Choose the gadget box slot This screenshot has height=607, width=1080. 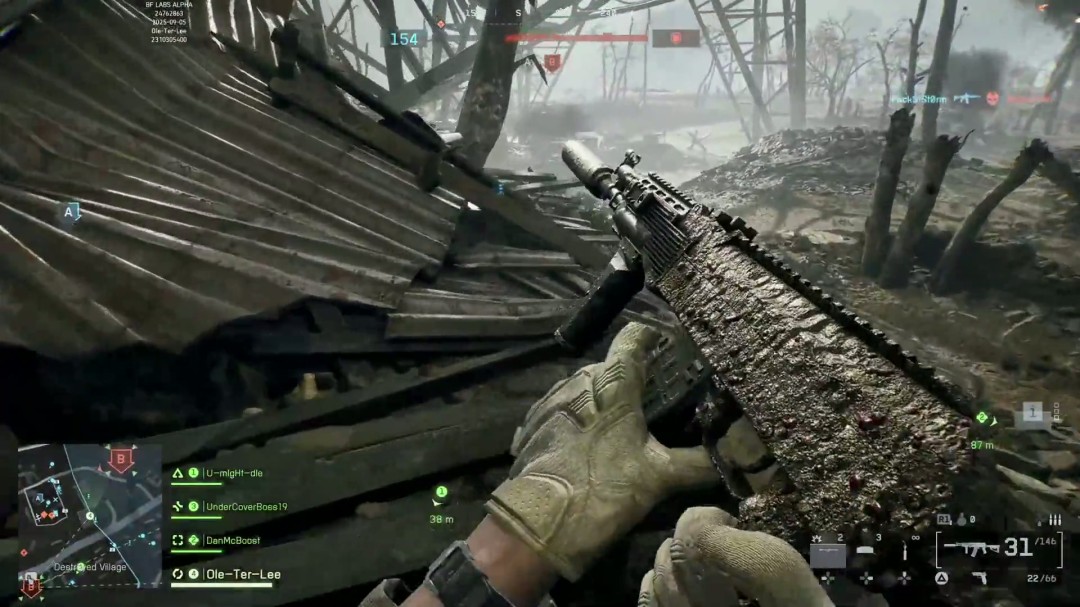(827, 553)
